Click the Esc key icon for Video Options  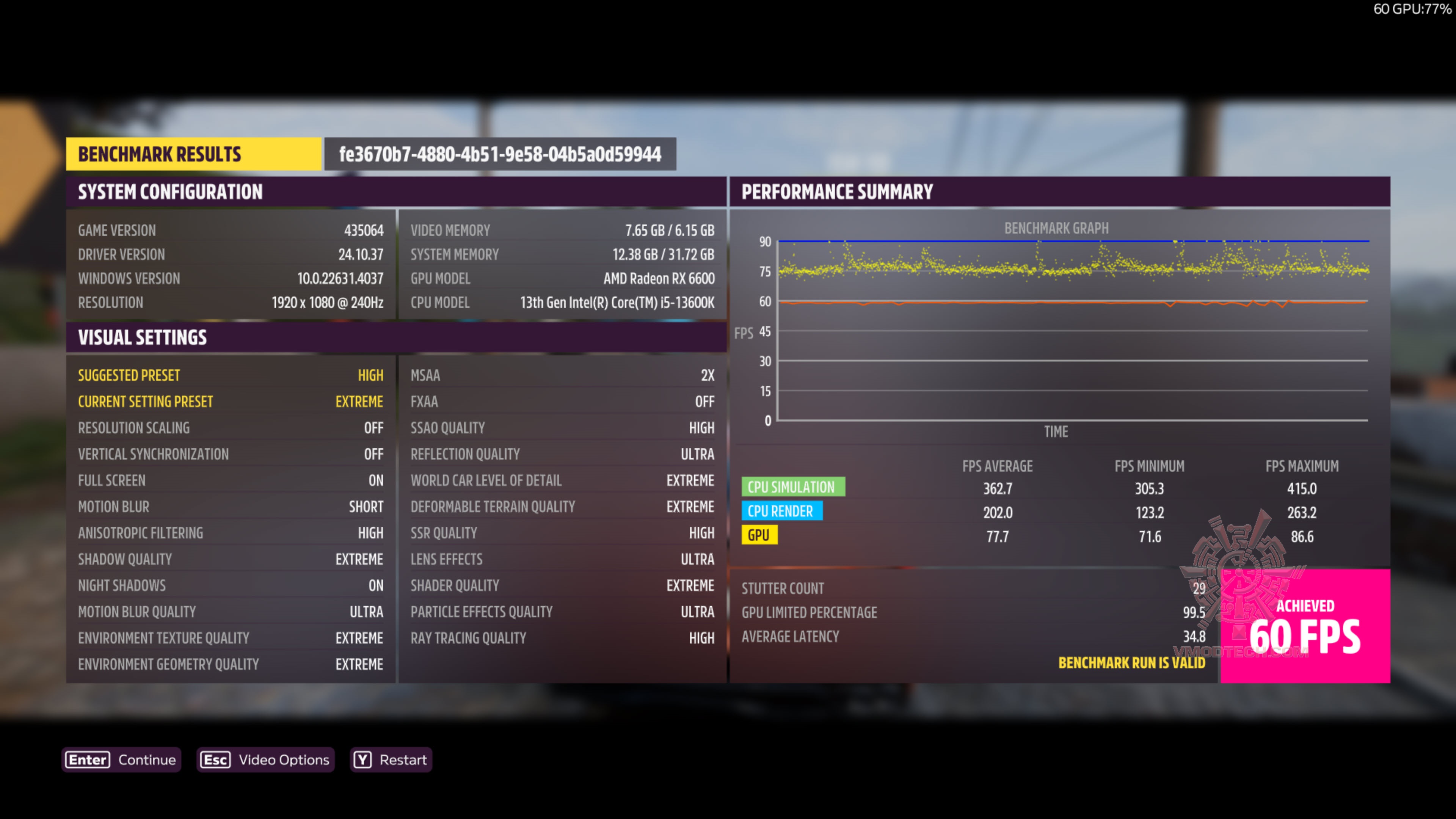tap(215, 759)
